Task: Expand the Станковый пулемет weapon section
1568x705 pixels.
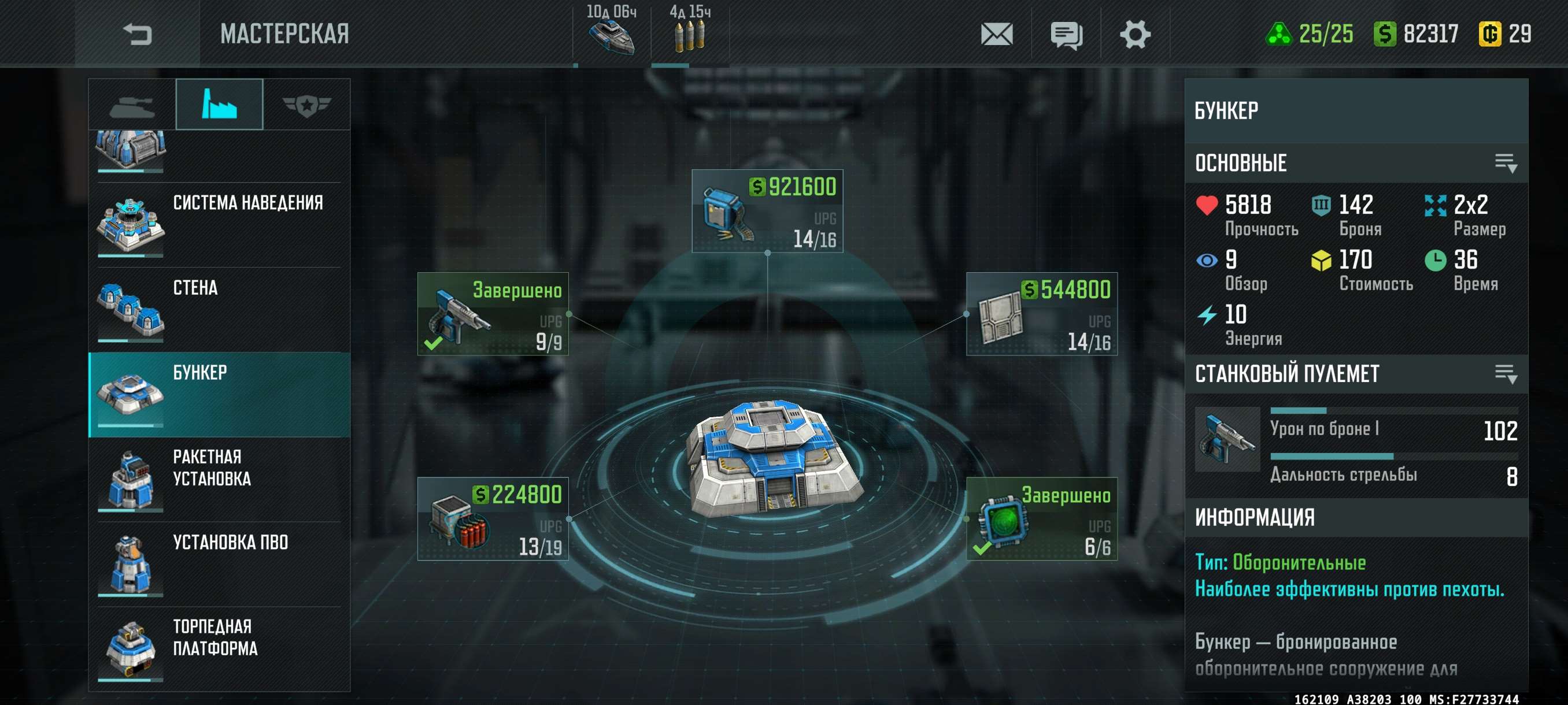Action: click(x=1506, y=374)
